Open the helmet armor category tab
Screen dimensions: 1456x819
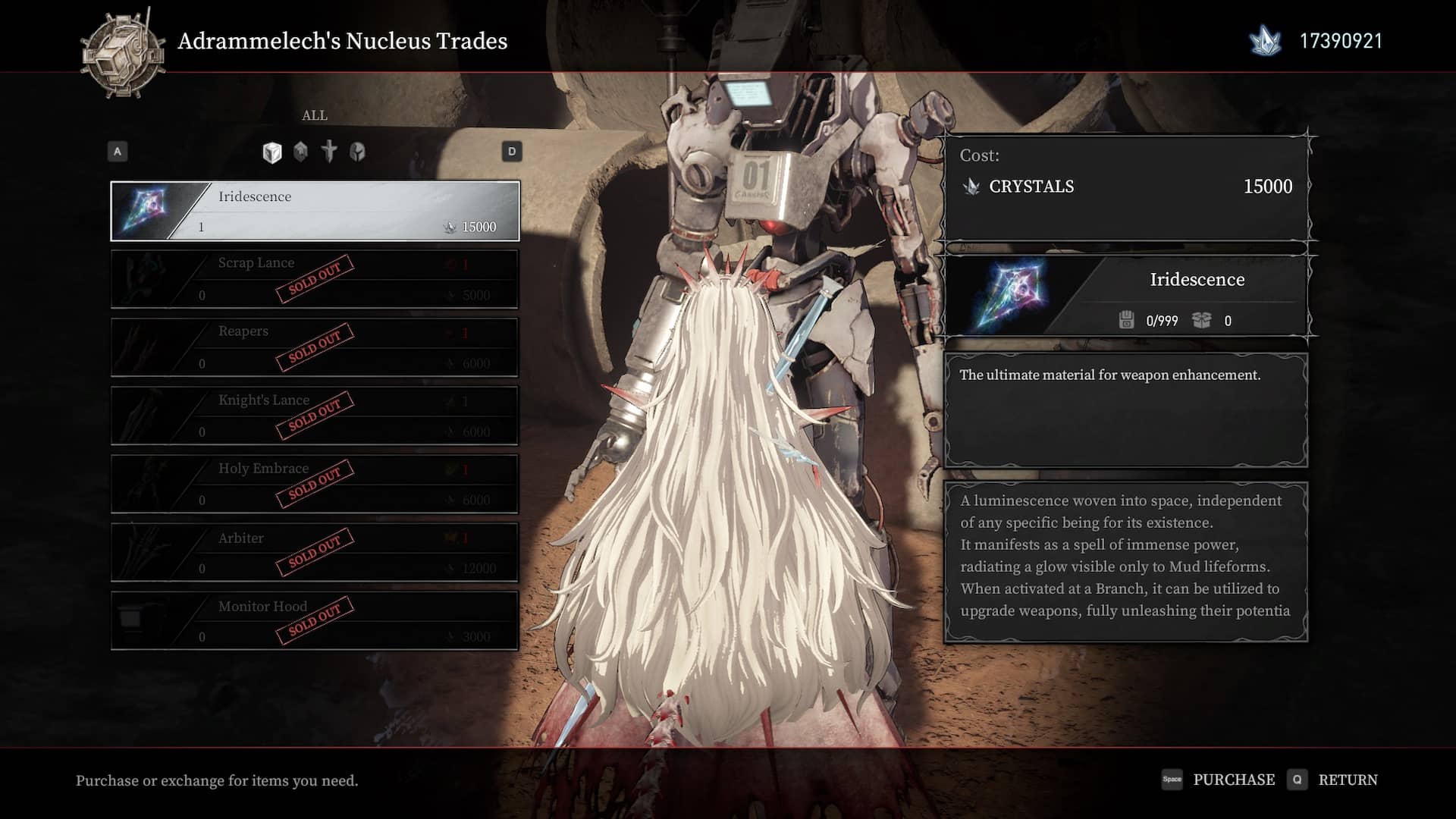point(357,152)
